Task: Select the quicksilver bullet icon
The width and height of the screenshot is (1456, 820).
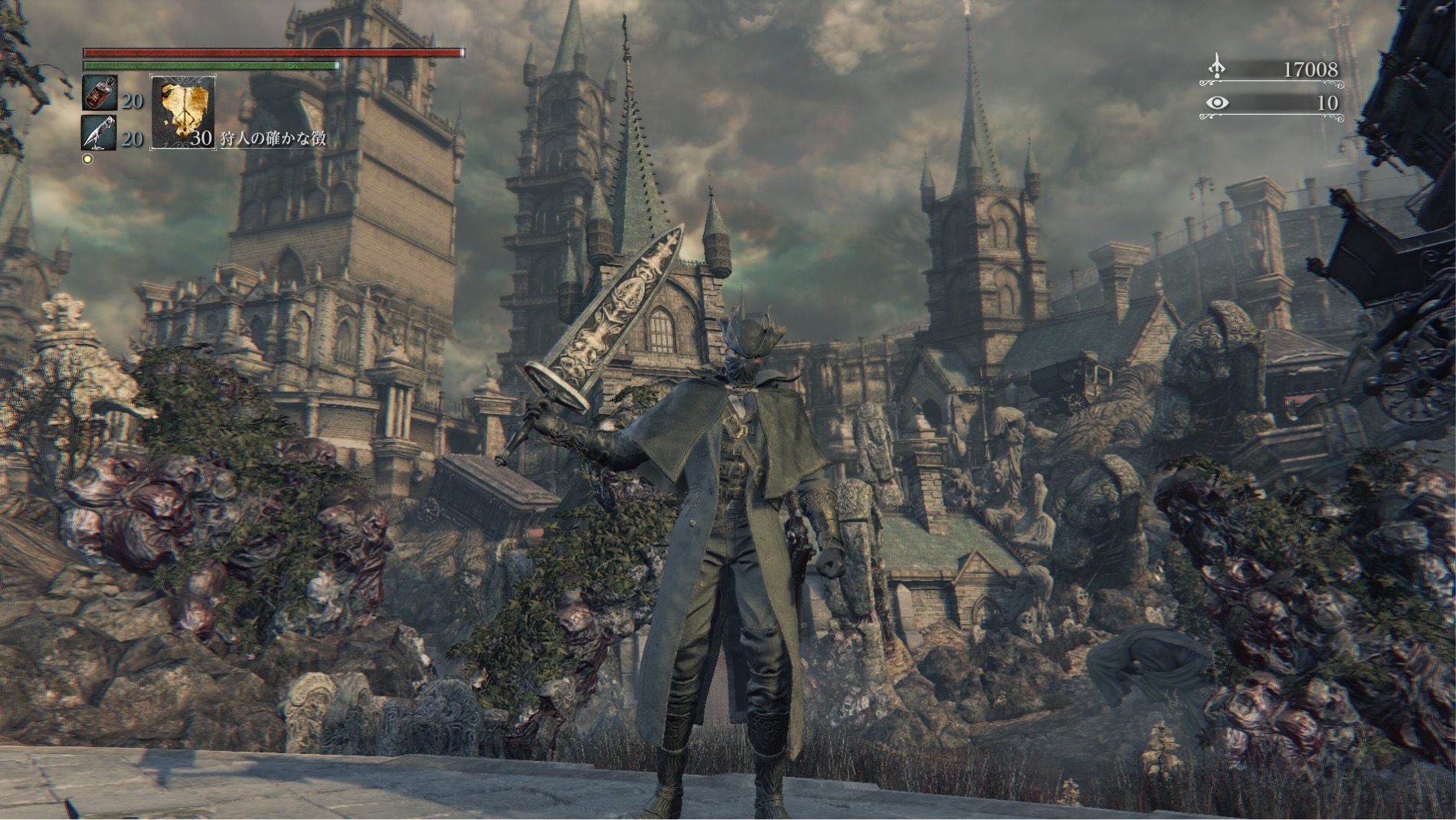Action: [100, 133]
